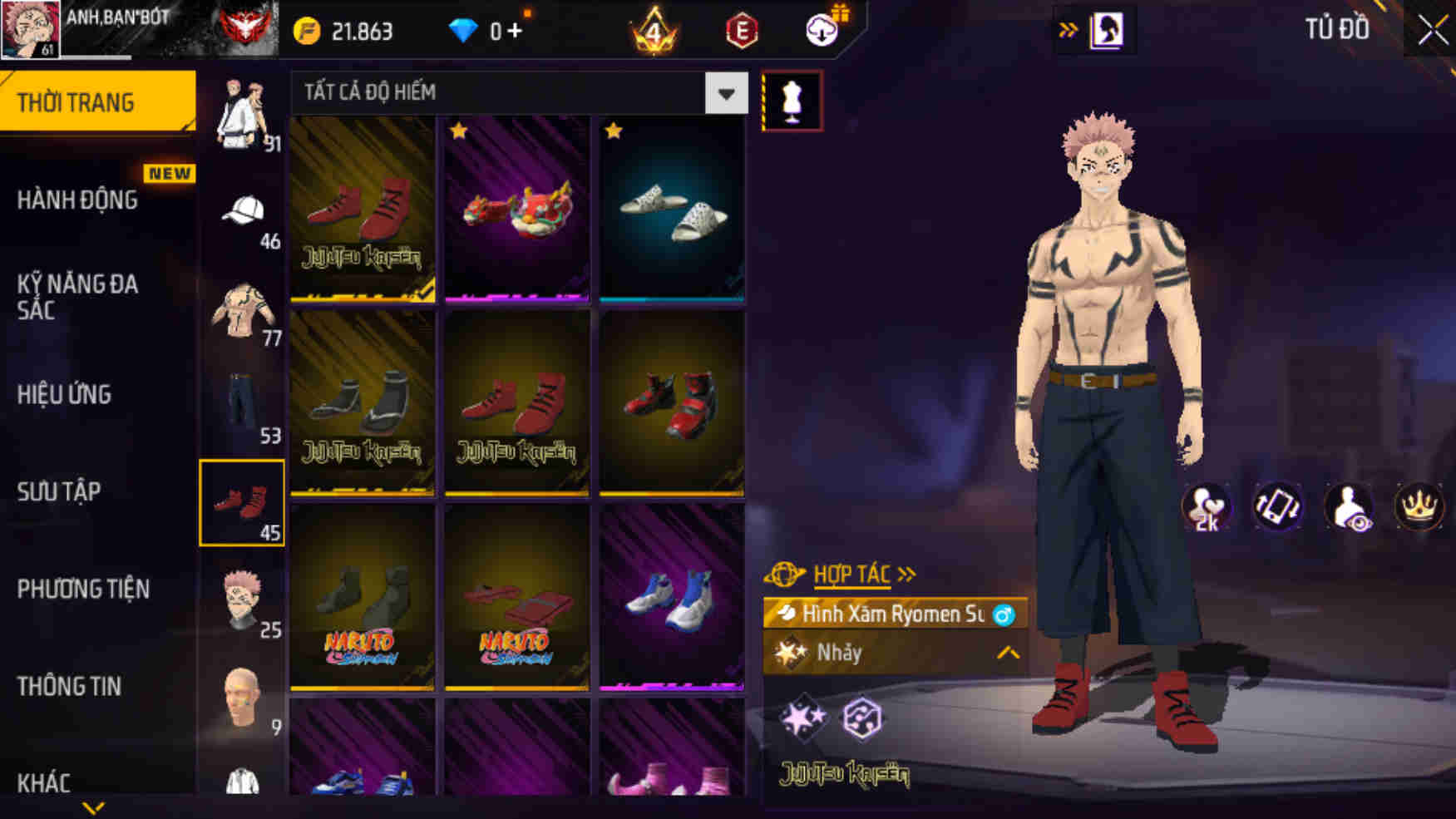Click the hexagon network icon beside the sparkle emote
Image resolution: width=1456 pixels, height=819 pixels.
tap(865, 720)
